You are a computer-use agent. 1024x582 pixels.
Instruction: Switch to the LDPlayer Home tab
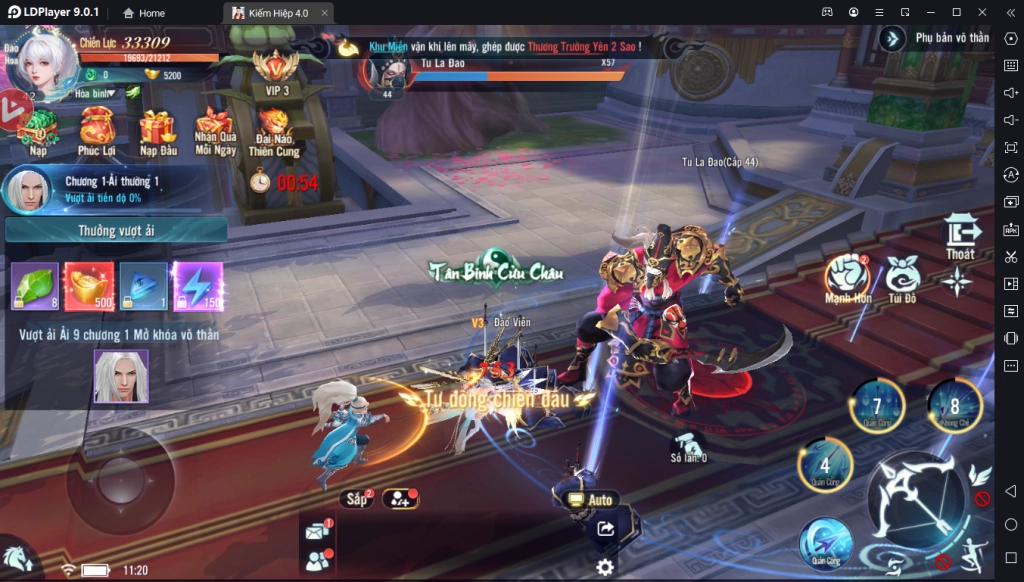coord(144,13)
